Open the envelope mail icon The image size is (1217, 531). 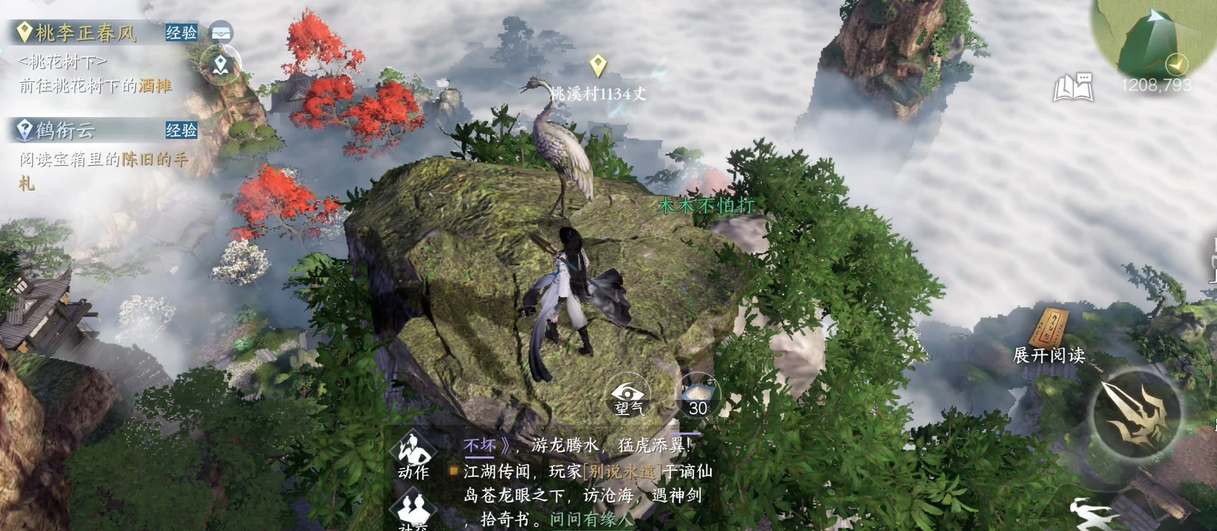point(221,31)
